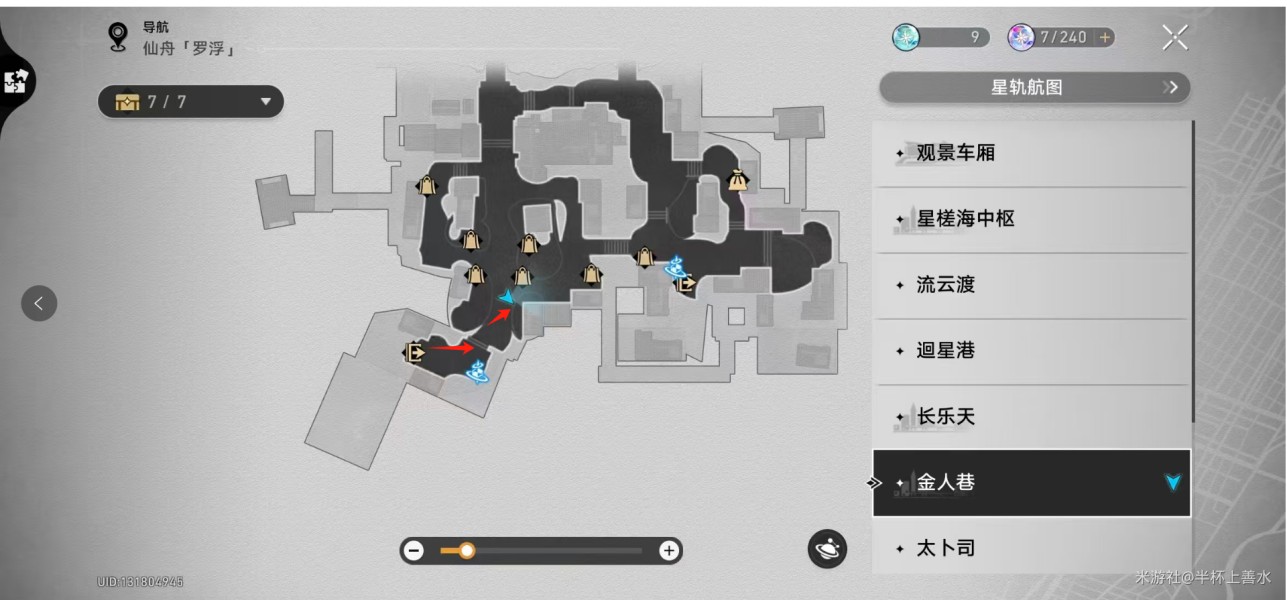This screenshot has height=600, width=1287.
Task: Select the blue space anchor near red arrows
Action: (x=477, y=370)
